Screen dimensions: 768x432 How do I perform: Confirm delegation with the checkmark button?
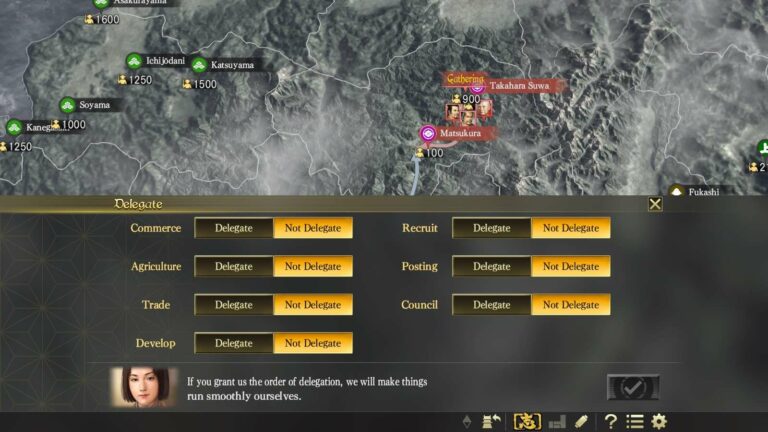coord(633,387)
